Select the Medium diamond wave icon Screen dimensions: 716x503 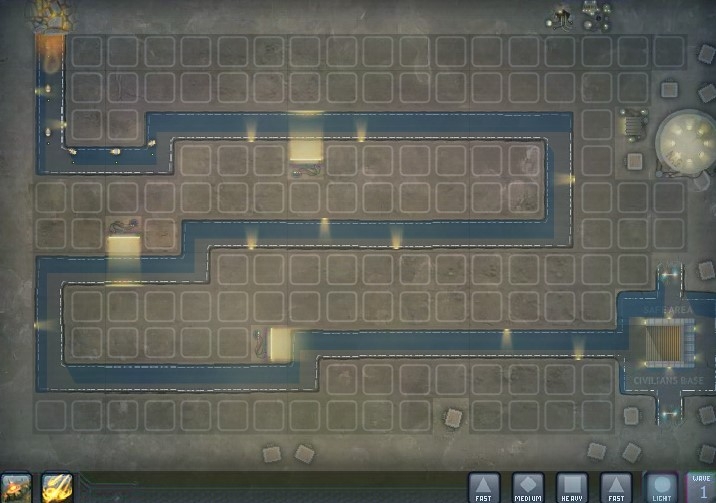point(528,487)
